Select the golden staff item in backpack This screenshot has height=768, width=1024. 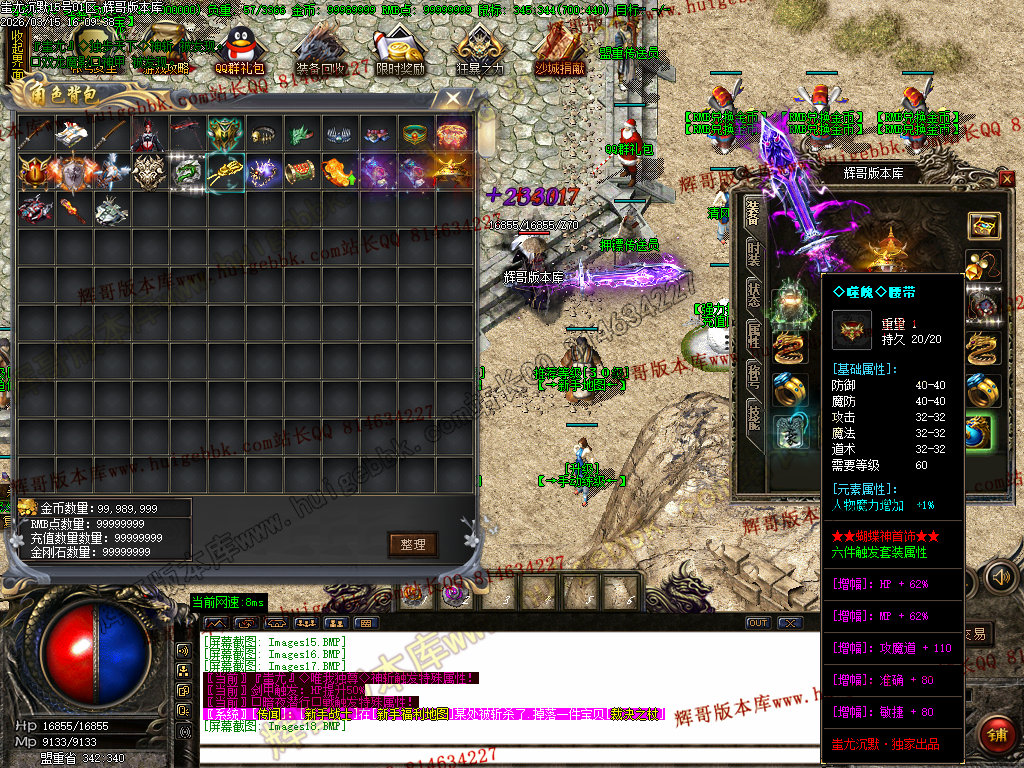click(x=226, y=172)
